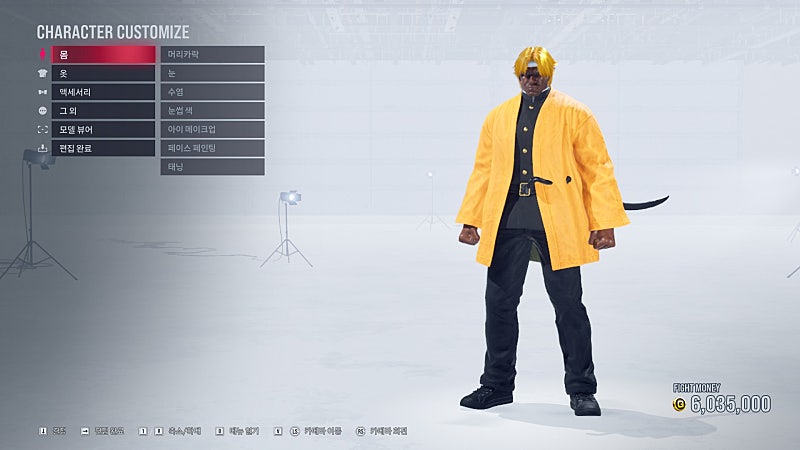This screenshot has width=800, height=450.
Task: Open the 머리카락 (Hair) option
Action: tap(212, 54)
